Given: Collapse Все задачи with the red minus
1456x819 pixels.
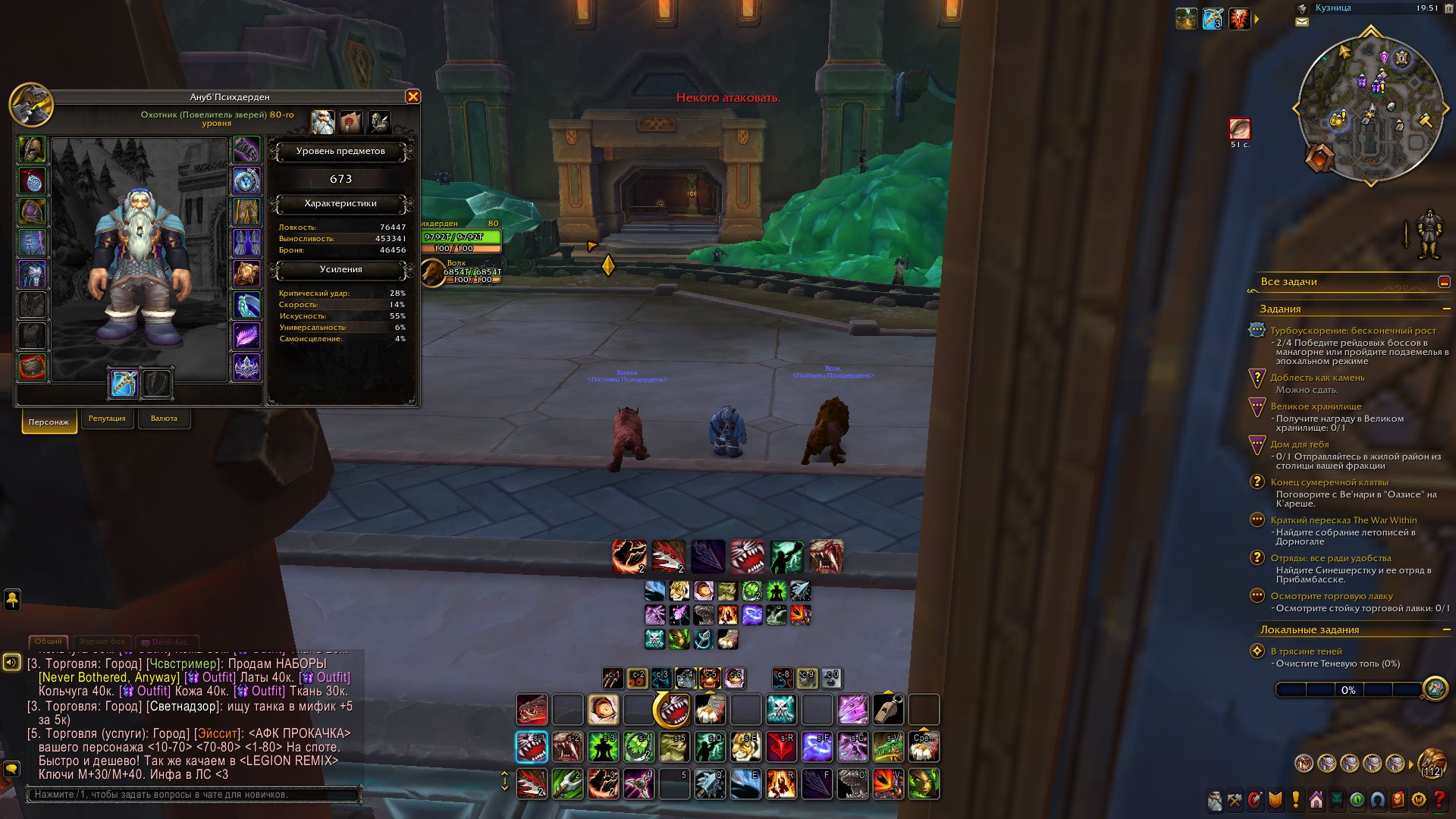Looking at the screenshot, I should click(1445, 281).
